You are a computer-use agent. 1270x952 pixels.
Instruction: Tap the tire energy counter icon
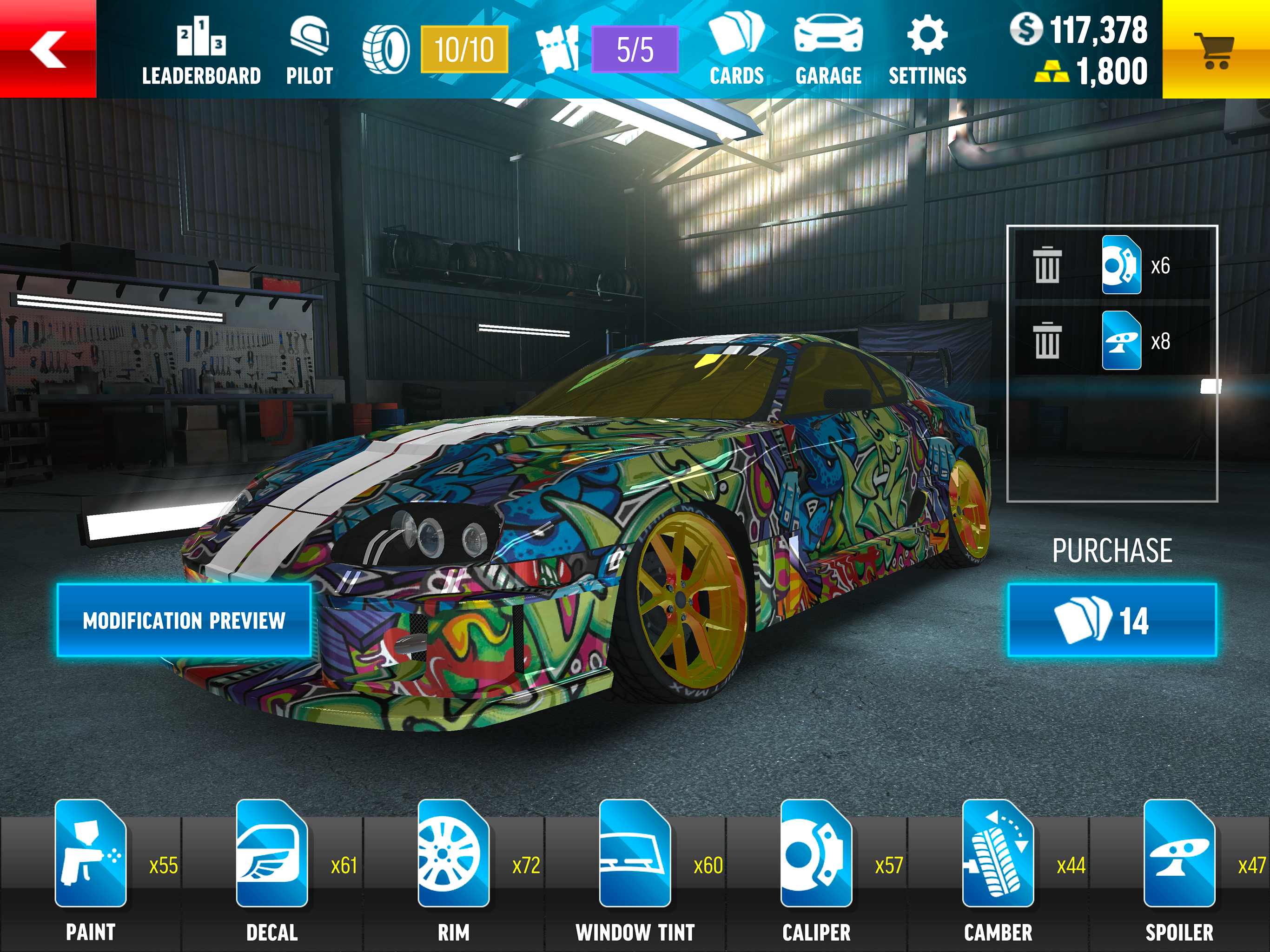click(x=386, y=49)
